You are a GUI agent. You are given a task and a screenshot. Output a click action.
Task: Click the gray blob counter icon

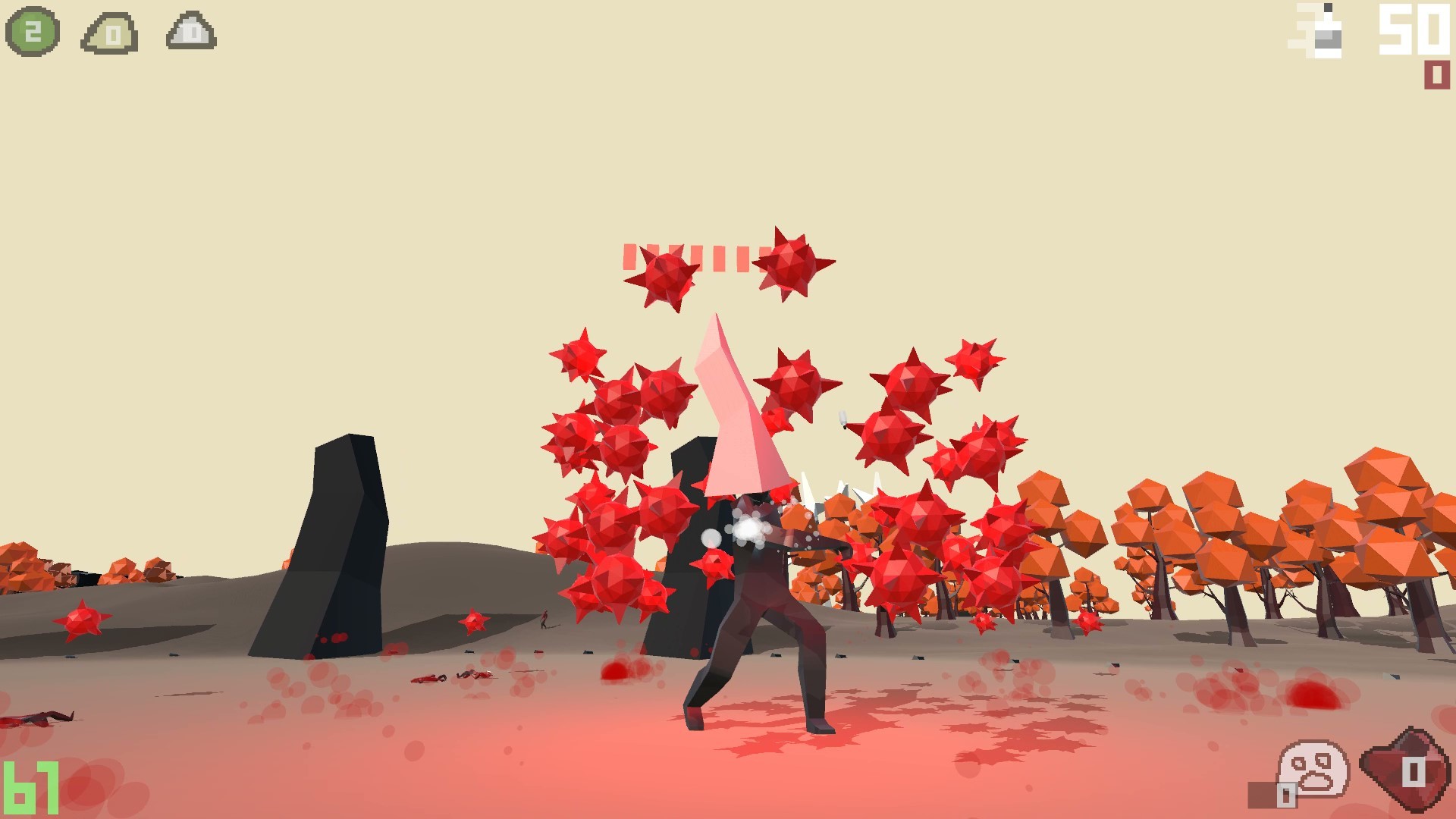pos(190,32)
